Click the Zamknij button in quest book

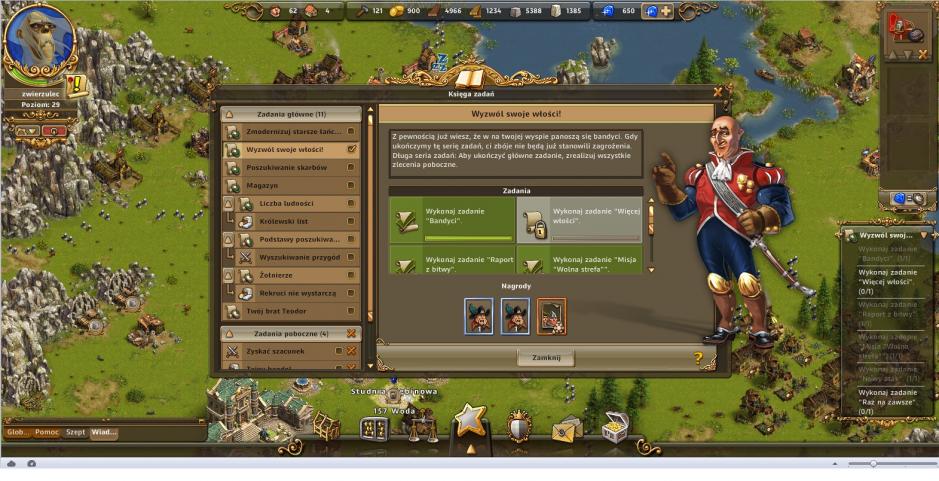pyautogui.click(x=545, y=357)
